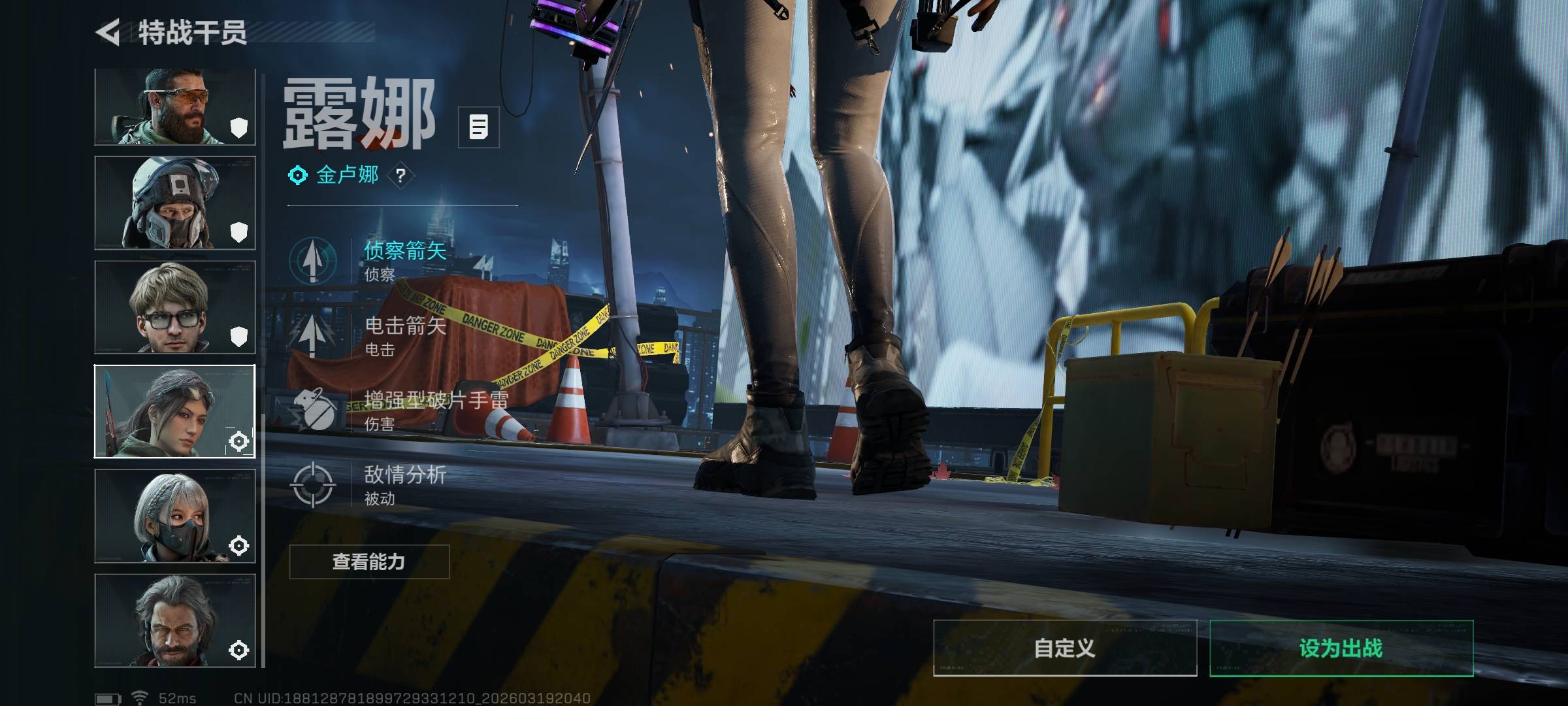Select the bearded operator with orange glasses
This screenshot has height=706, width=1568.
pyautogui.click(x=174, y=107)
